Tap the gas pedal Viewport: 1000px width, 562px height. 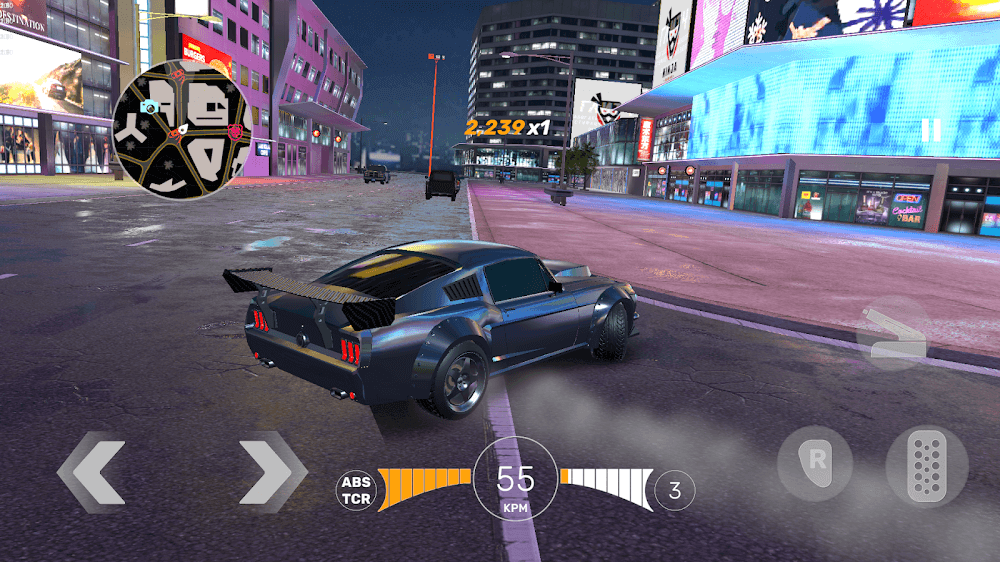point(927,467)
